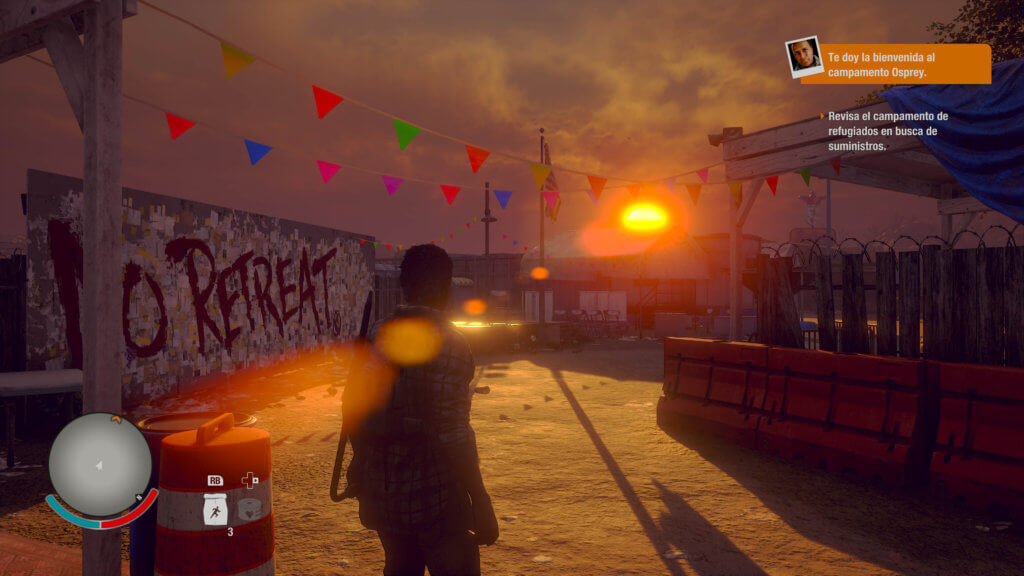Select the stamina item bag with runner icon
Screen dimensions: 1024x576
(215, 510)
